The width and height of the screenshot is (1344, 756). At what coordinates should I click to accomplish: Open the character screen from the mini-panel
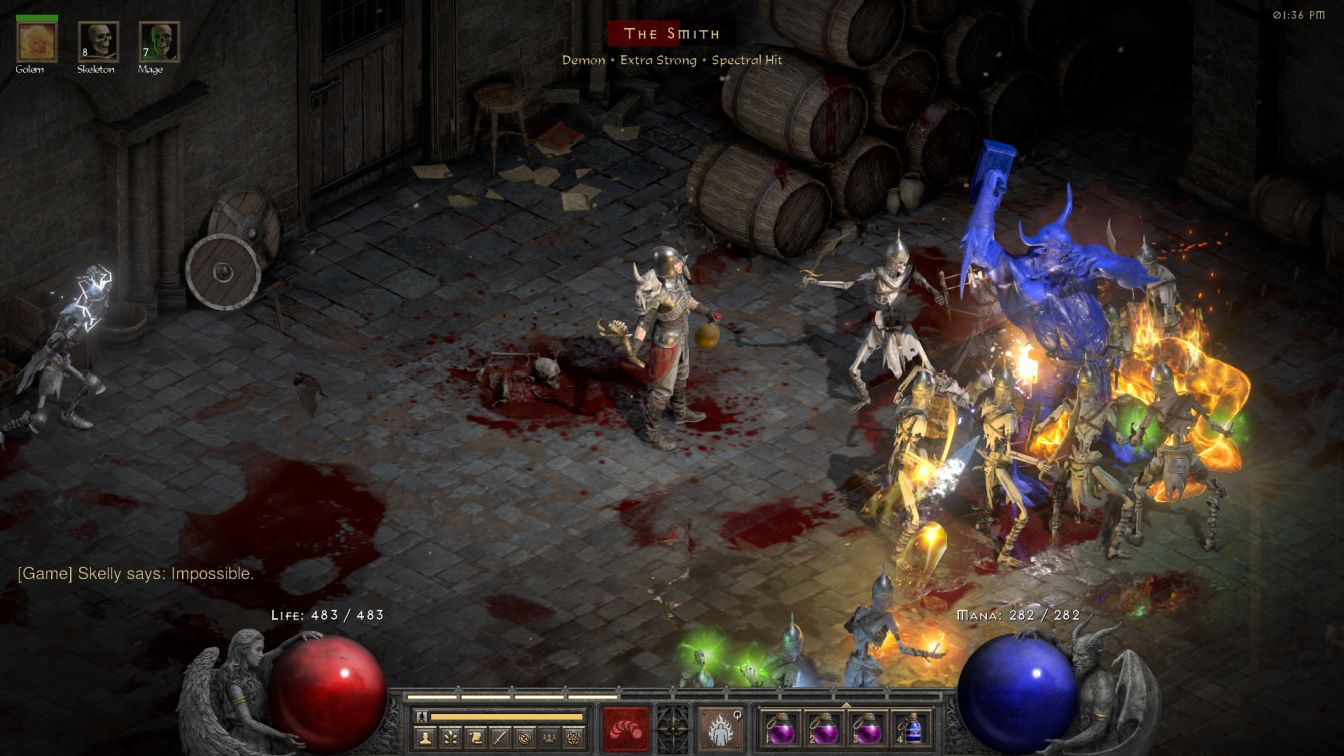tap(425, 738)
